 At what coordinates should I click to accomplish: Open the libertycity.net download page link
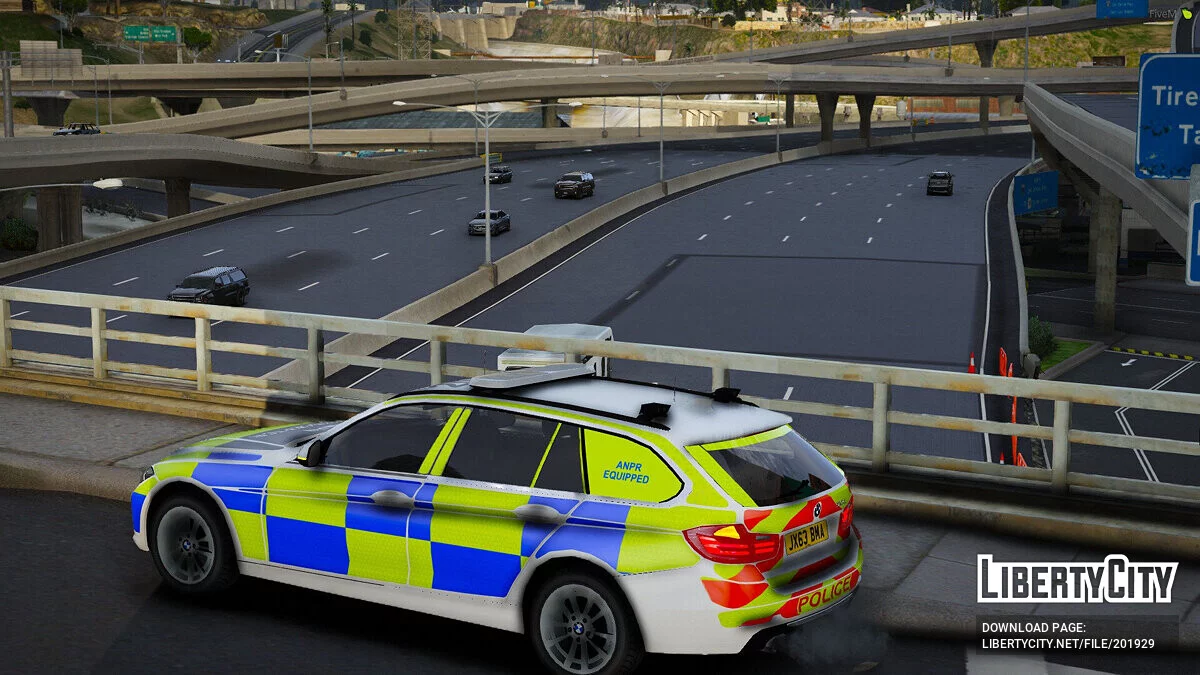[x=1067, y=643]
